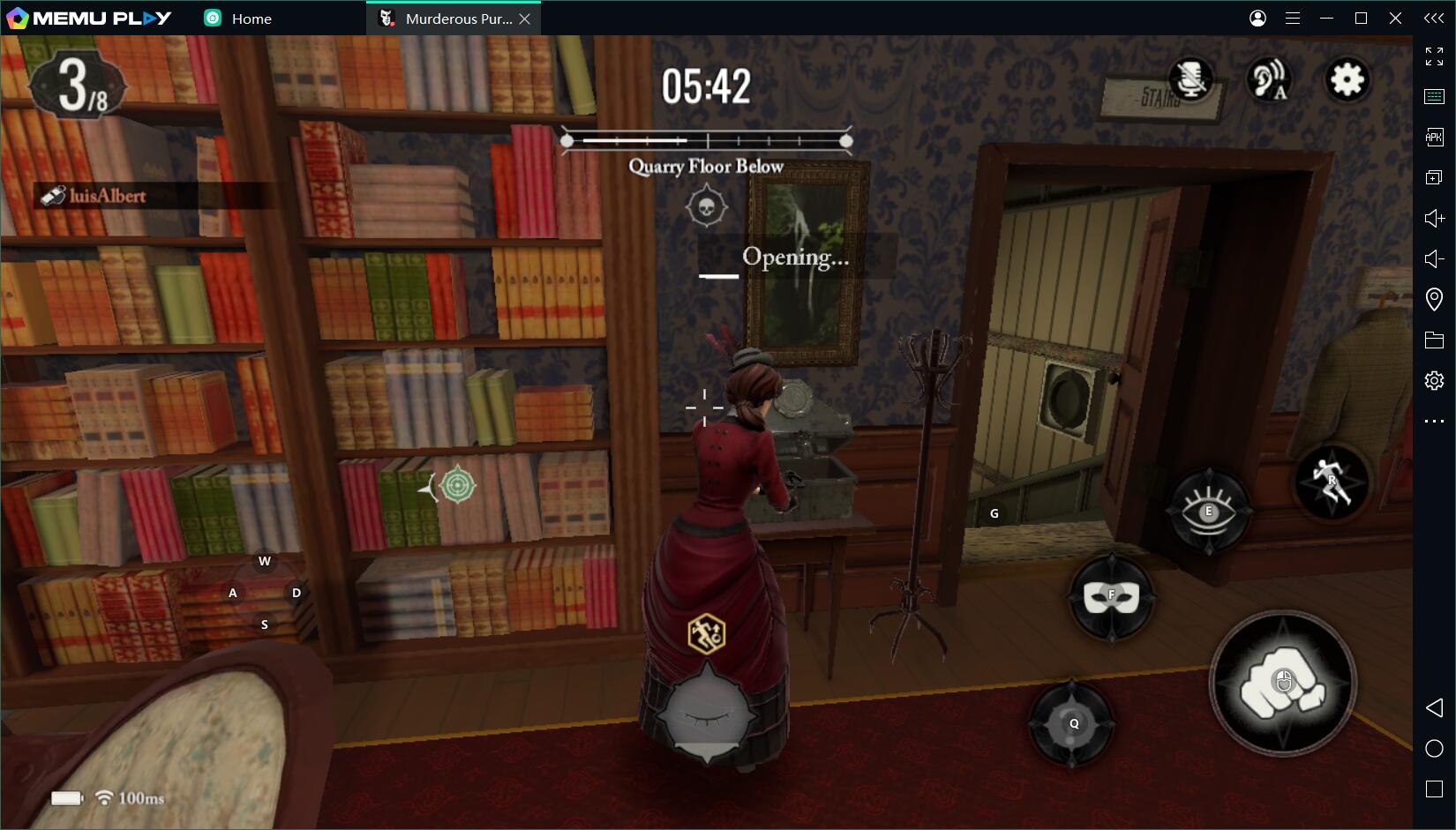The height and width of the screenshot is (830, 1456).
Task: Click the golden runner skill badge
Action: (706, 633)
